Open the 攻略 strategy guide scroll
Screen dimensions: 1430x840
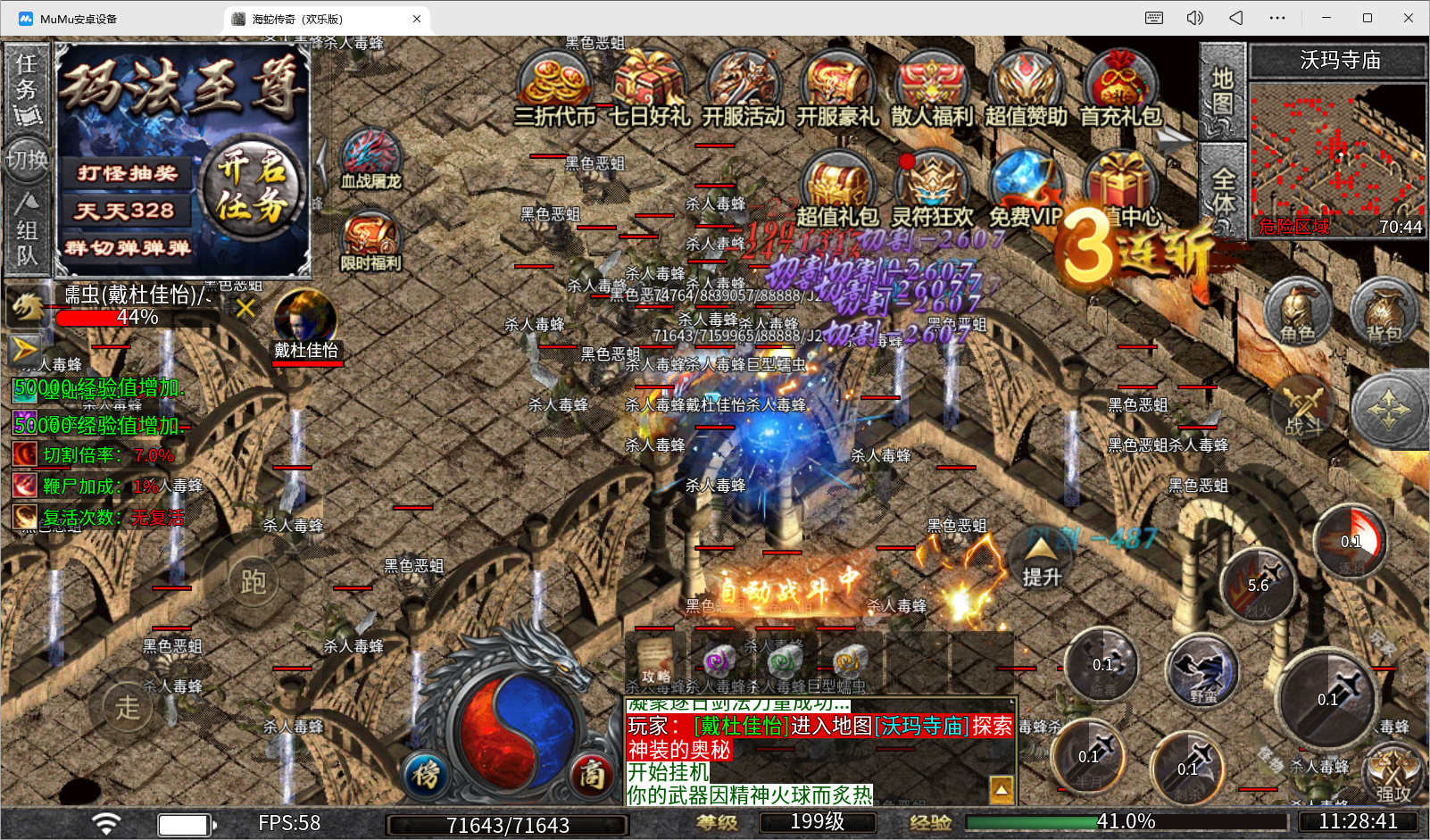point(655,661)
